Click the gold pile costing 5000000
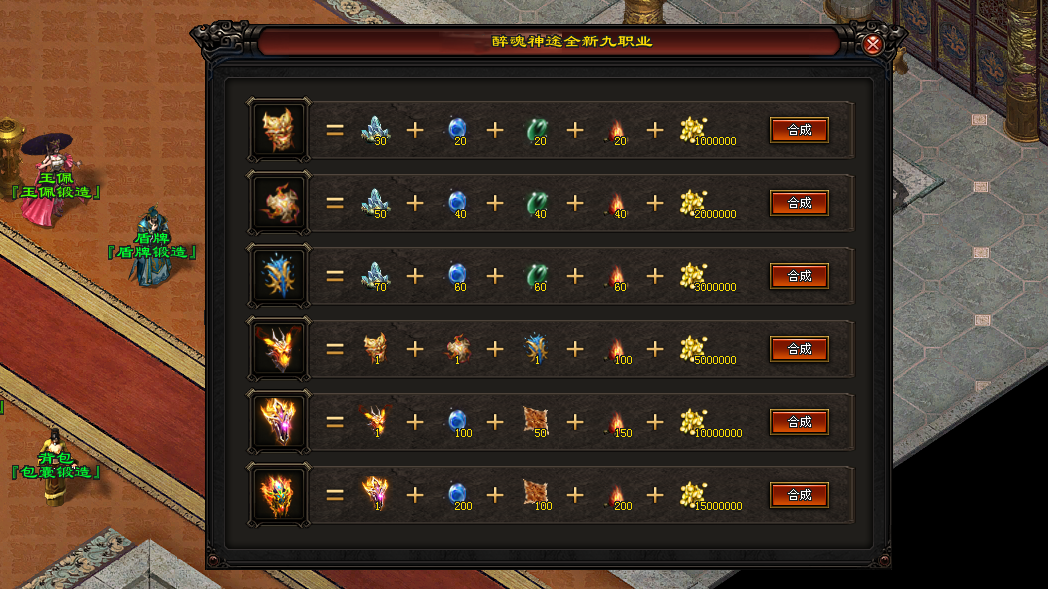The image size is (1048, 589). point(692,348)
